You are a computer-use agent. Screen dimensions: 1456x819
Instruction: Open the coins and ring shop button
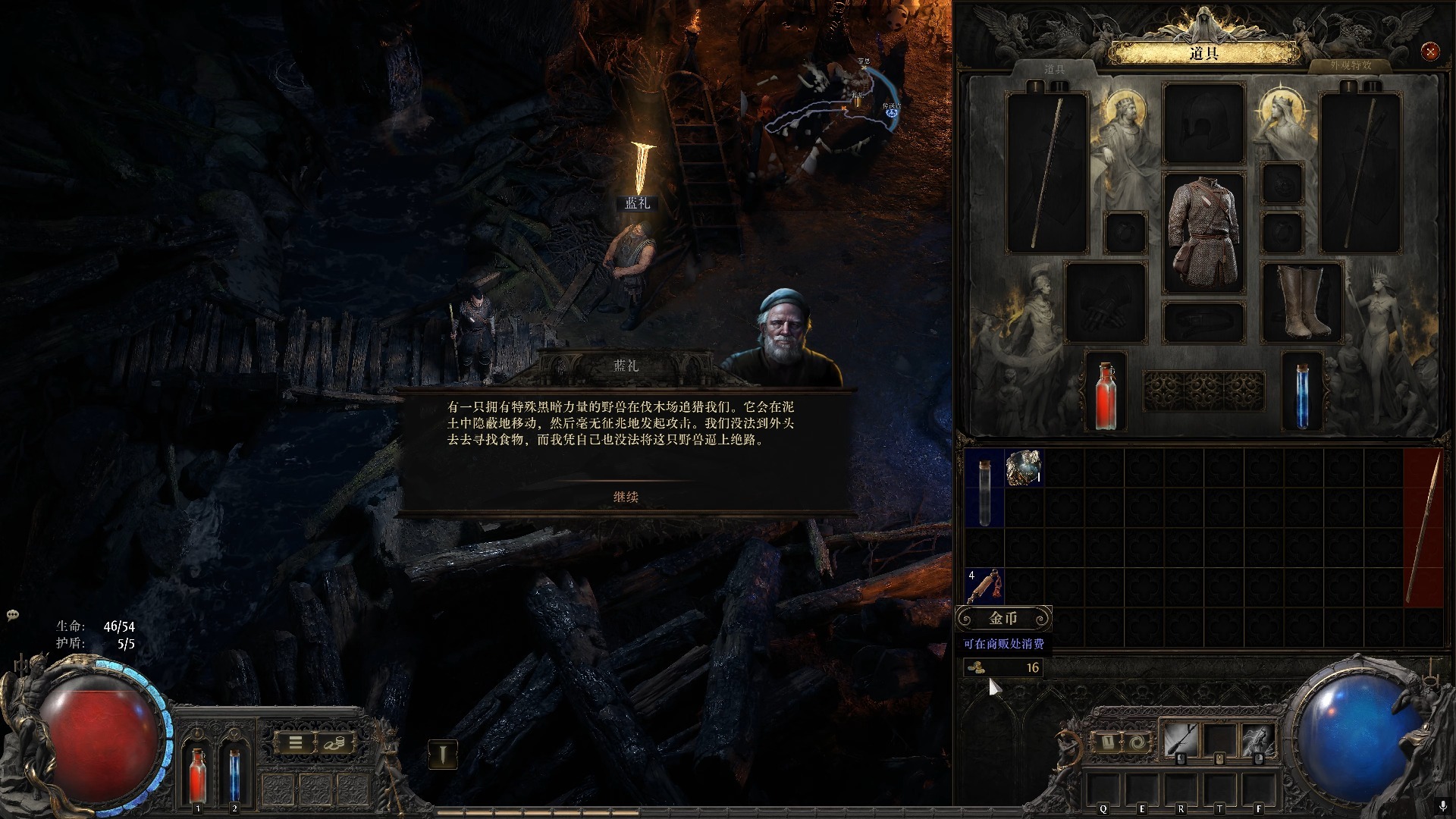coord(334,743)
